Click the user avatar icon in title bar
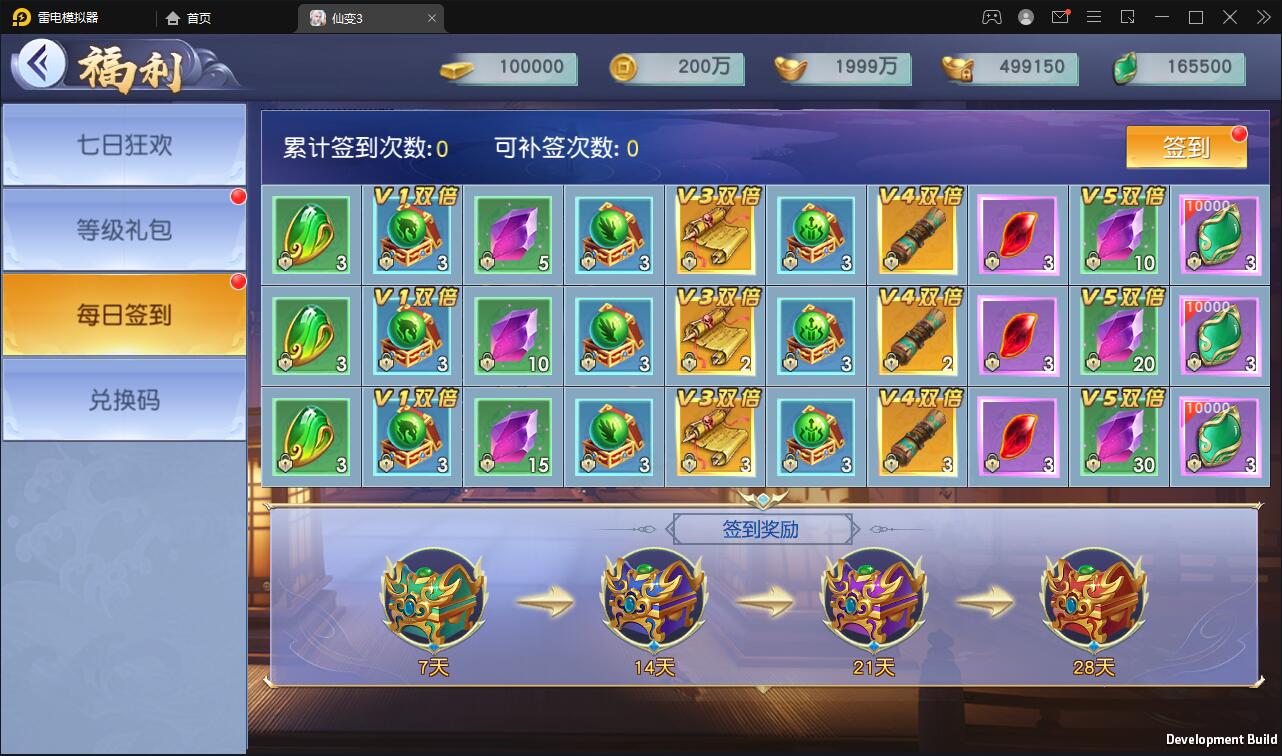 coord(1024,17)
